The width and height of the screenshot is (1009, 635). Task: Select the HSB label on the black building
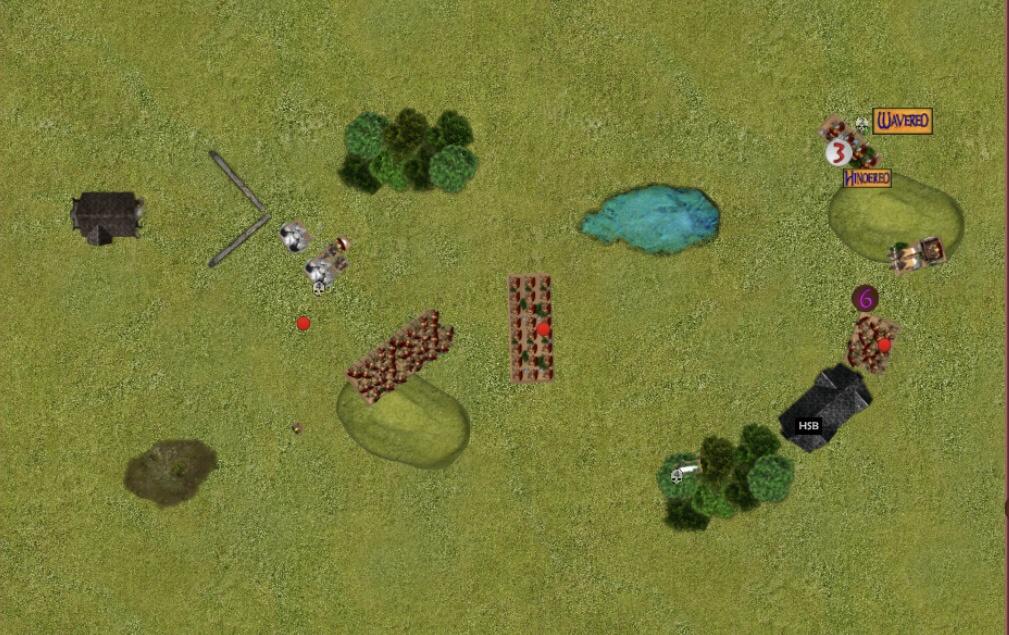tap(808, 425)
